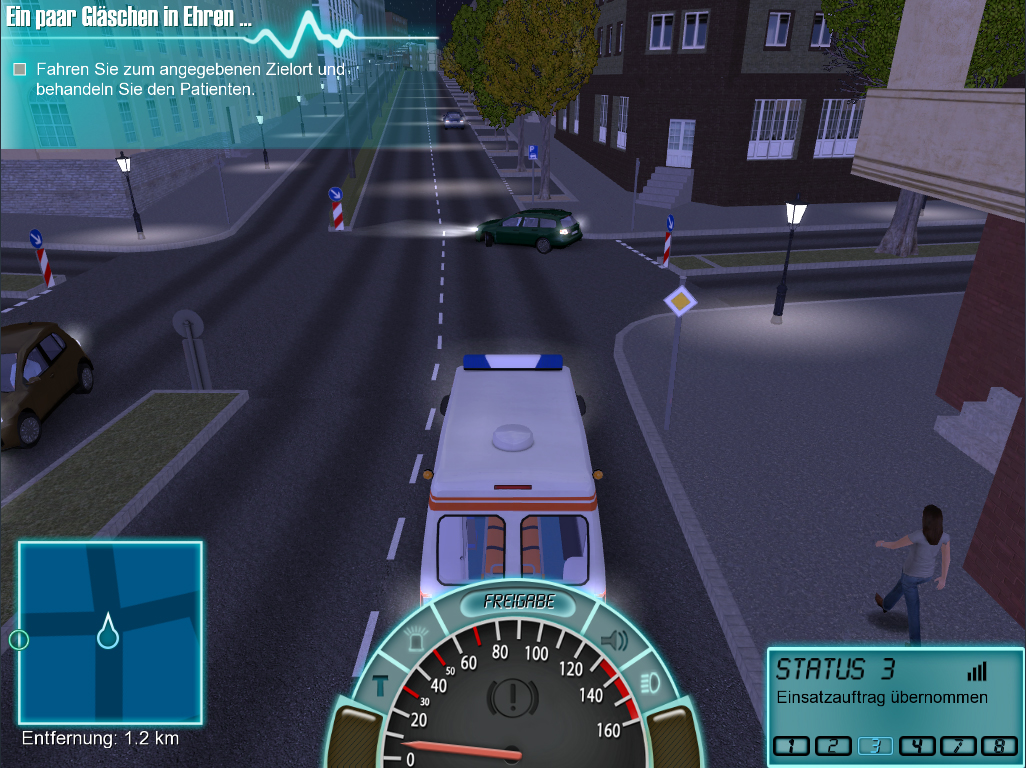Image resolution: width=1026 pixels, height=768 pixels.
Task: Set radio status to 2
Action: (x=833, y=745)
